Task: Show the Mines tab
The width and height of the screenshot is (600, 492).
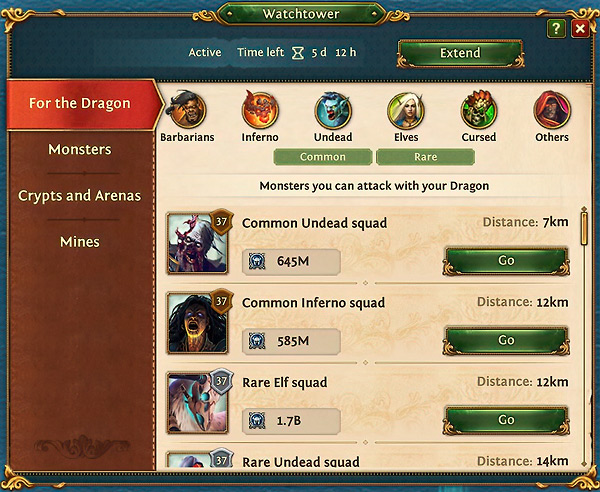Action: [80, 242]
